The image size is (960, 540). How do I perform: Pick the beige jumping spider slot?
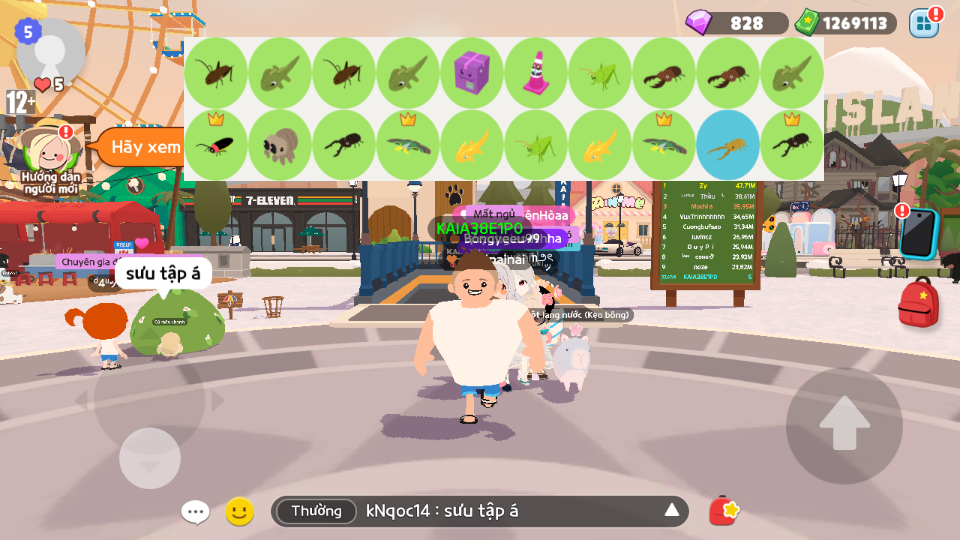pyautogui.click(x=280, y=146)
